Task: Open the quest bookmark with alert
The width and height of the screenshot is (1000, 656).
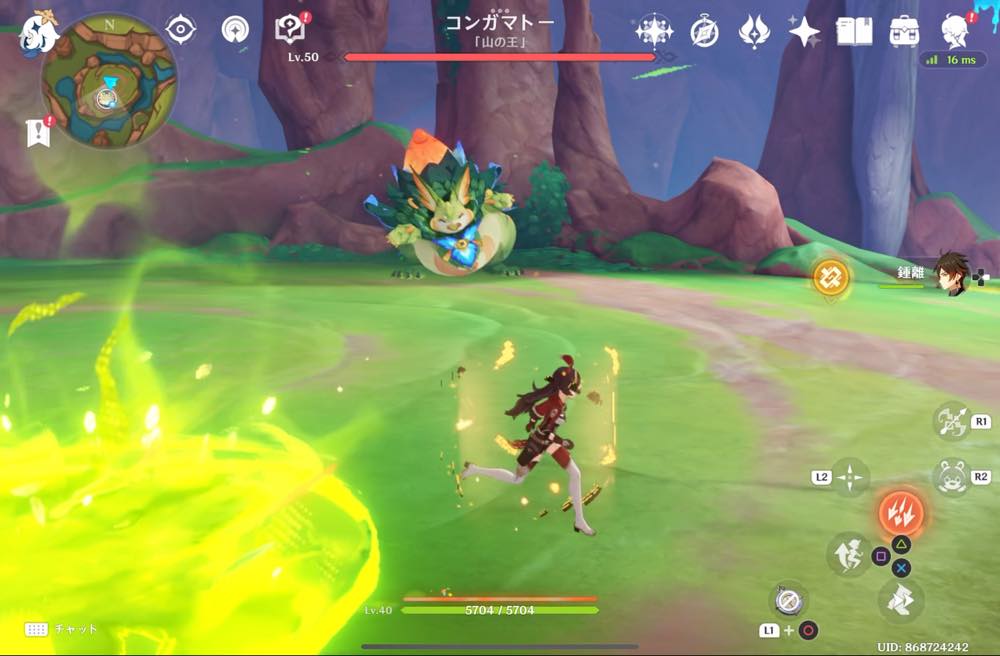Action: (x=38, y=133)
